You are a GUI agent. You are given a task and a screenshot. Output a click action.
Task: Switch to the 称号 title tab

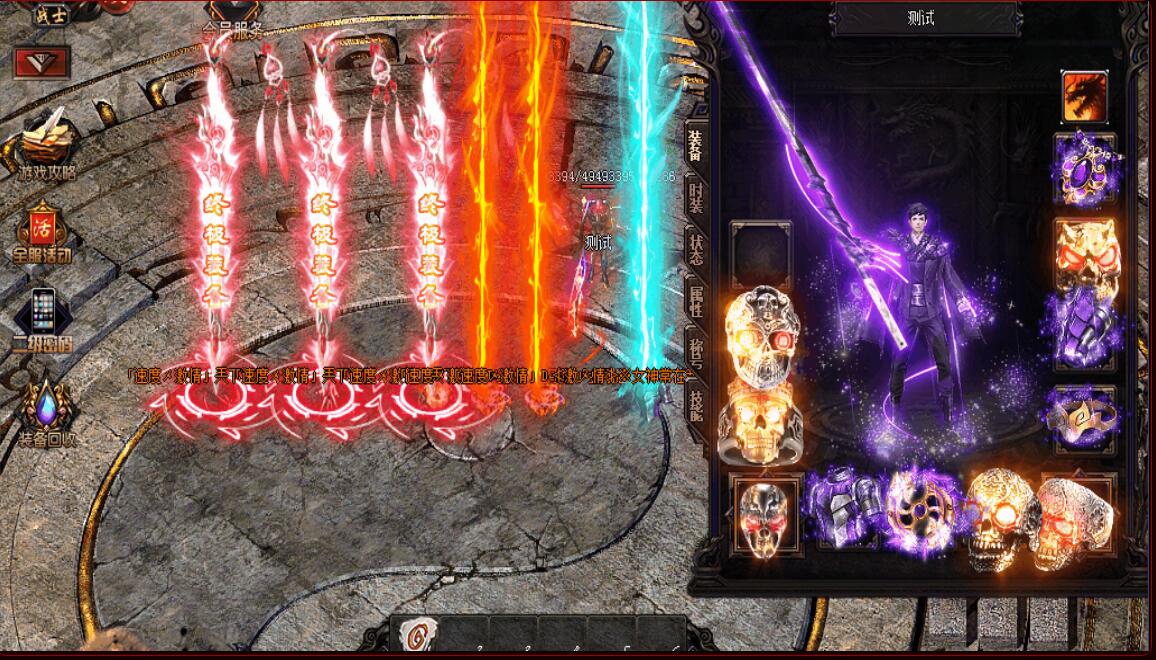point(695,351)
